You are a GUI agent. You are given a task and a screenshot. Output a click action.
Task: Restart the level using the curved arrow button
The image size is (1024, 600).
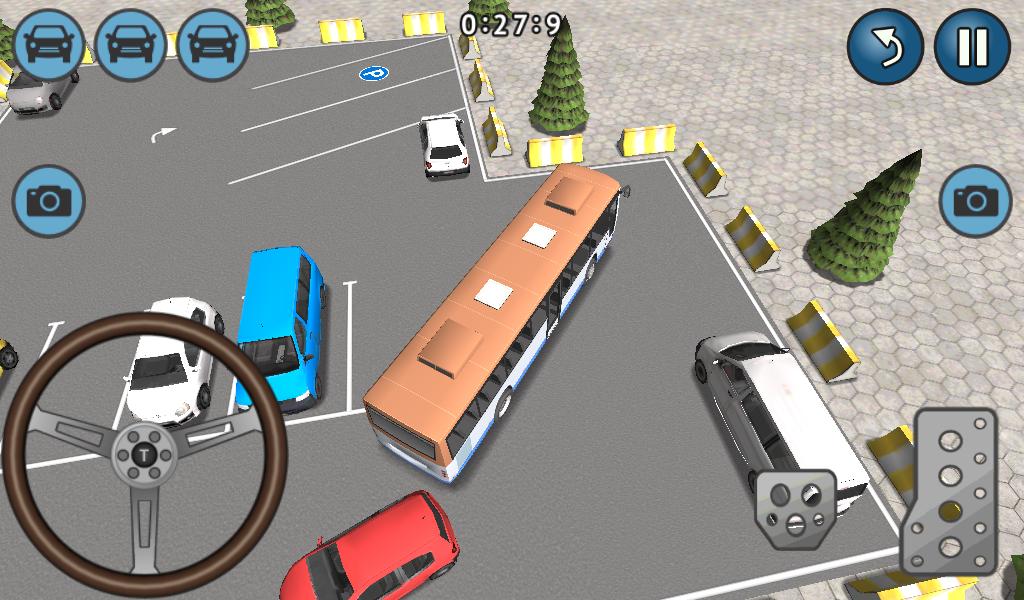885,47
